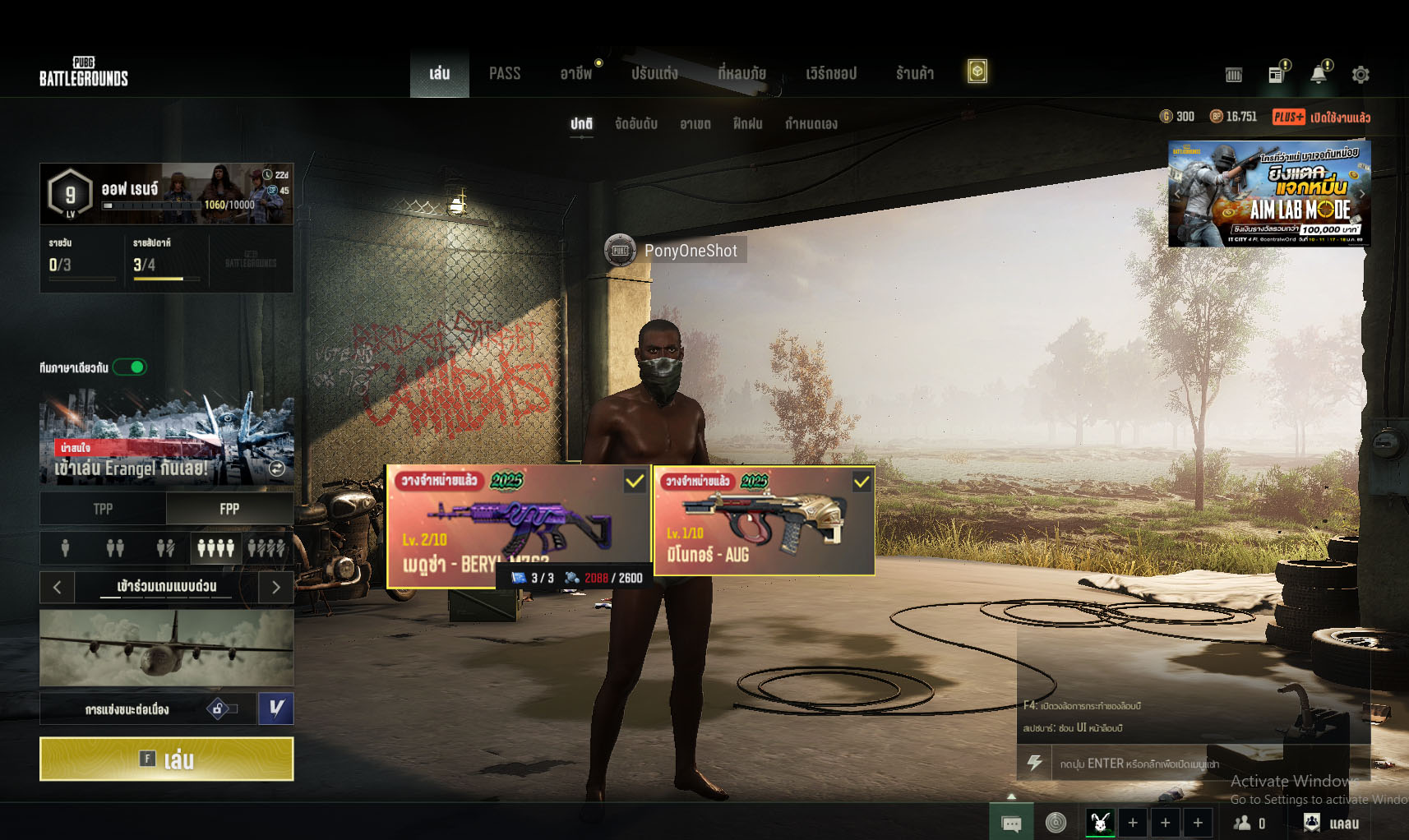Screen dimensions: 1409x840
Task: Open the PASS tab
Action: click(x=504, y=74)
